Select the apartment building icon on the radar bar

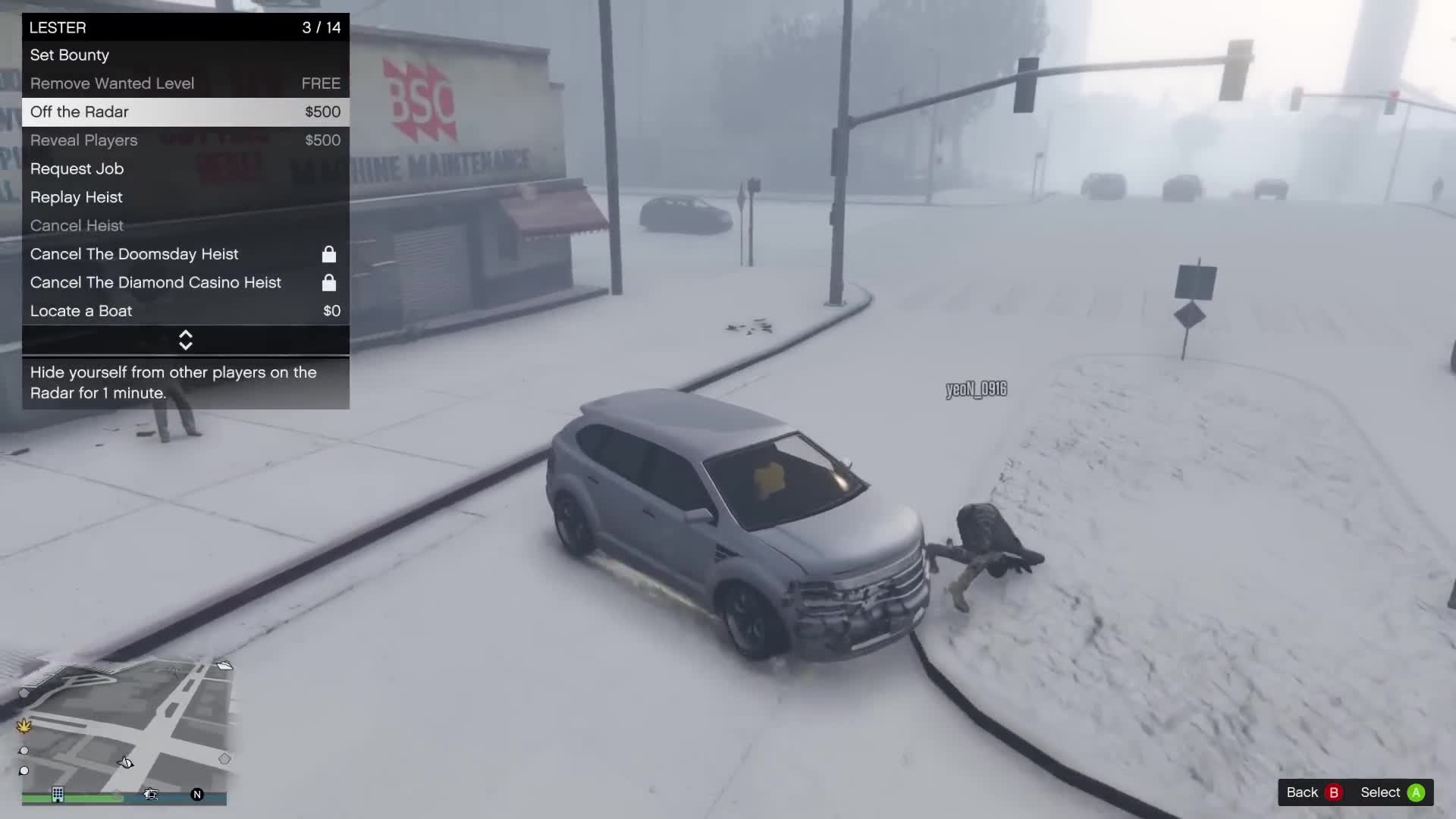[x=58, y=794]
